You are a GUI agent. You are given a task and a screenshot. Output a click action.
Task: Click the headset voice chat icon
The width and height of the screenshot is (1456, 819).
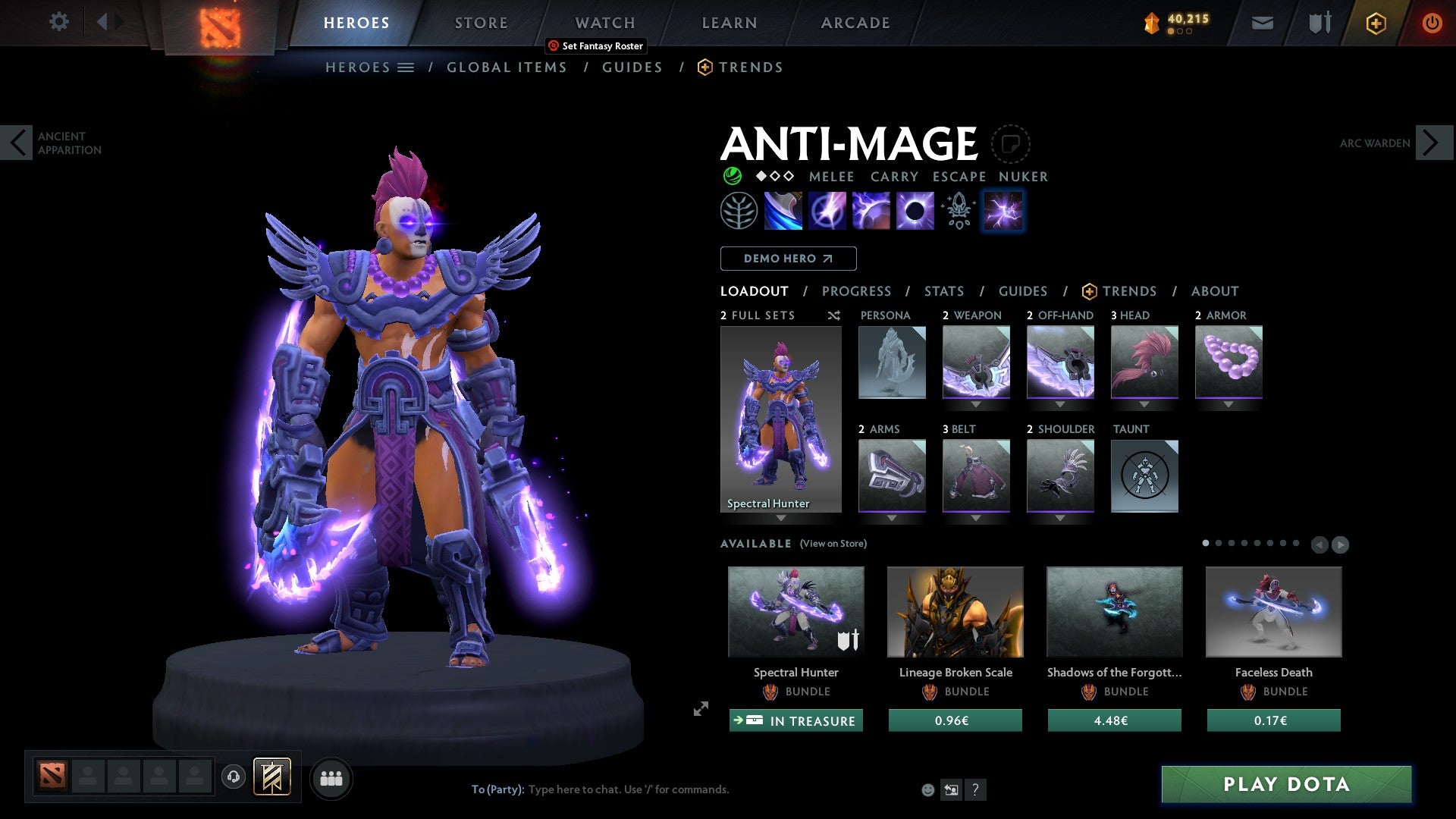point(233,778)
